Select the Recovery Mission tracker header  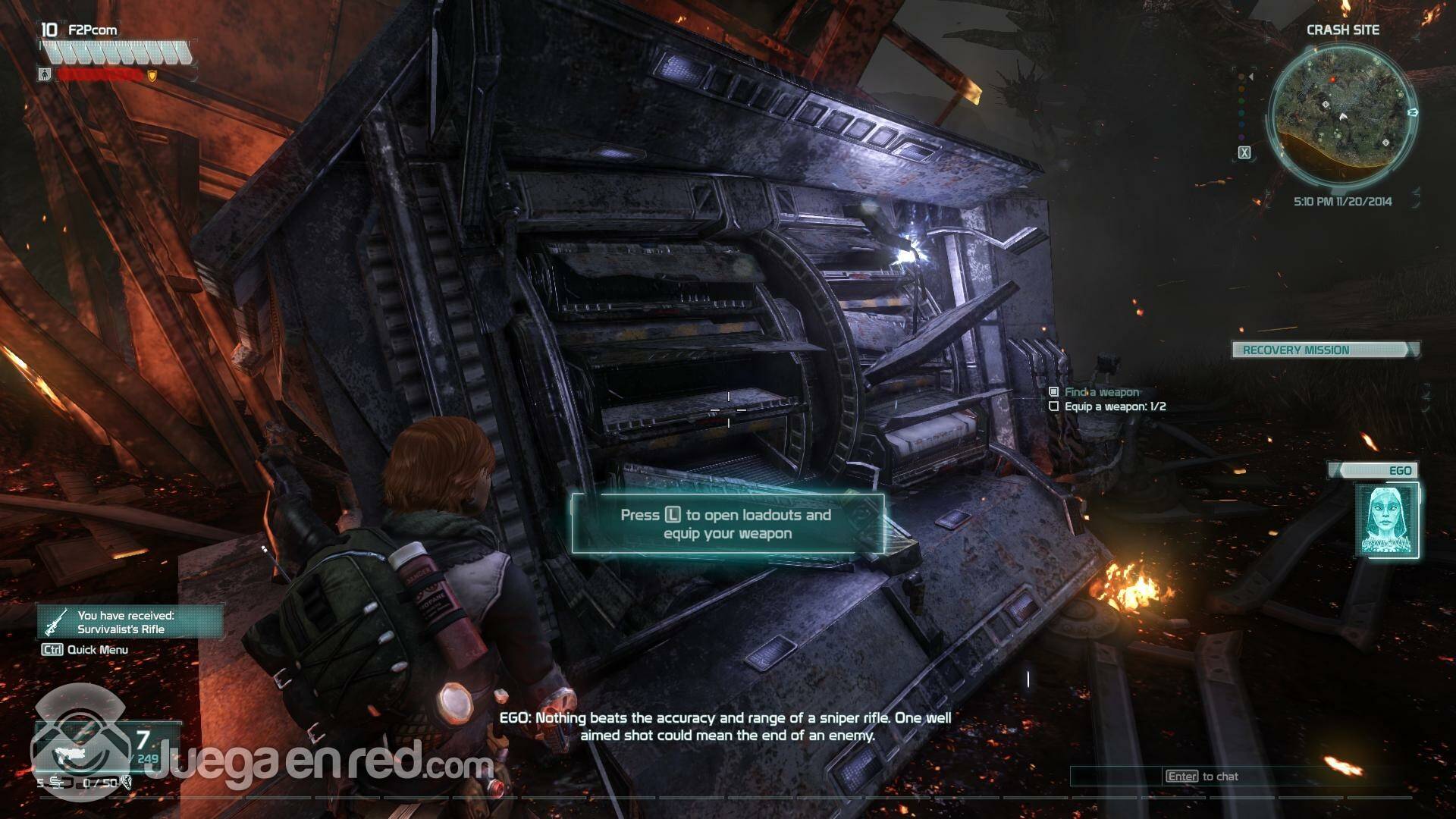click(1324, 350)
